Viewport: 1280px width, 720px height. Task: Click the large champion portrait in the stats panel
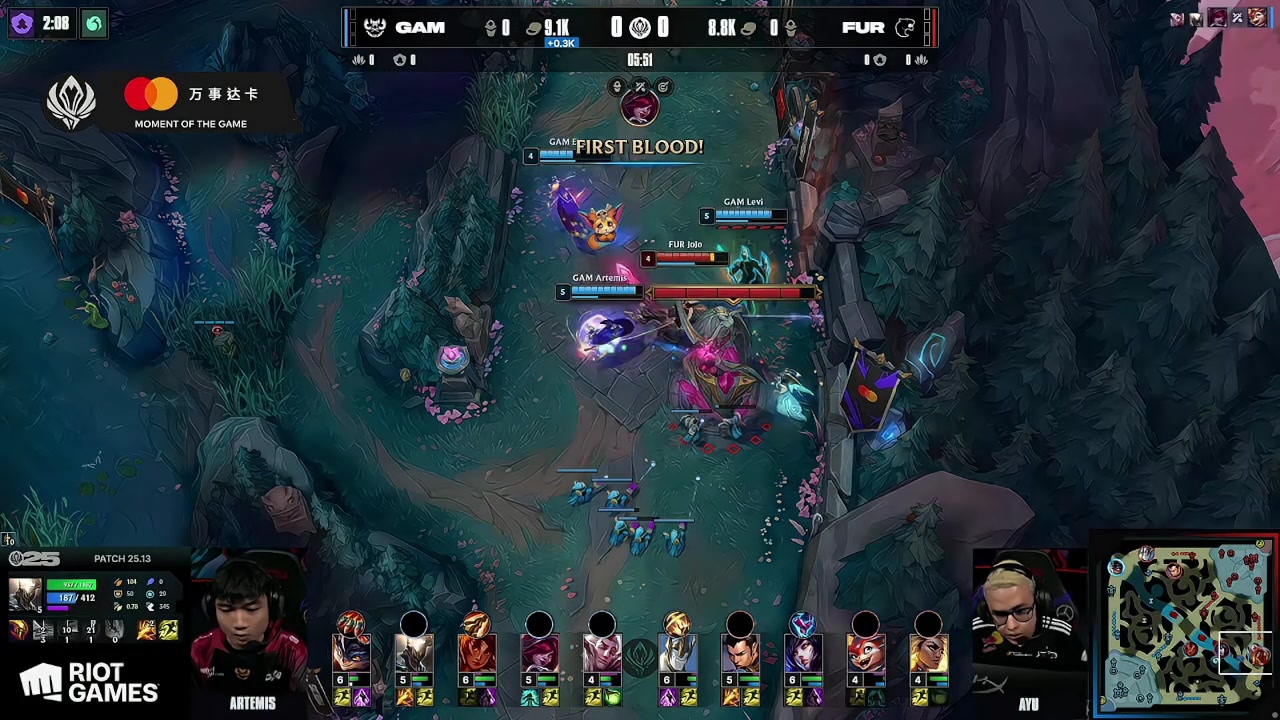pyautogui.click(x=25, y=595)
